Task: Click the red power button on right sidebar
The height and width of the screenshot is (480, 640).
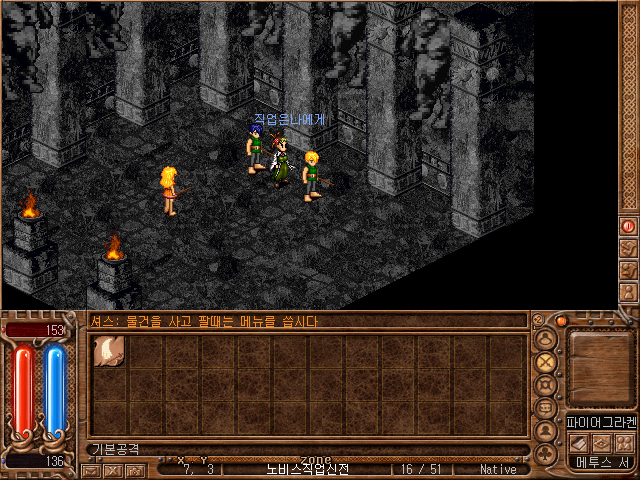Action: tap(629, 227)
